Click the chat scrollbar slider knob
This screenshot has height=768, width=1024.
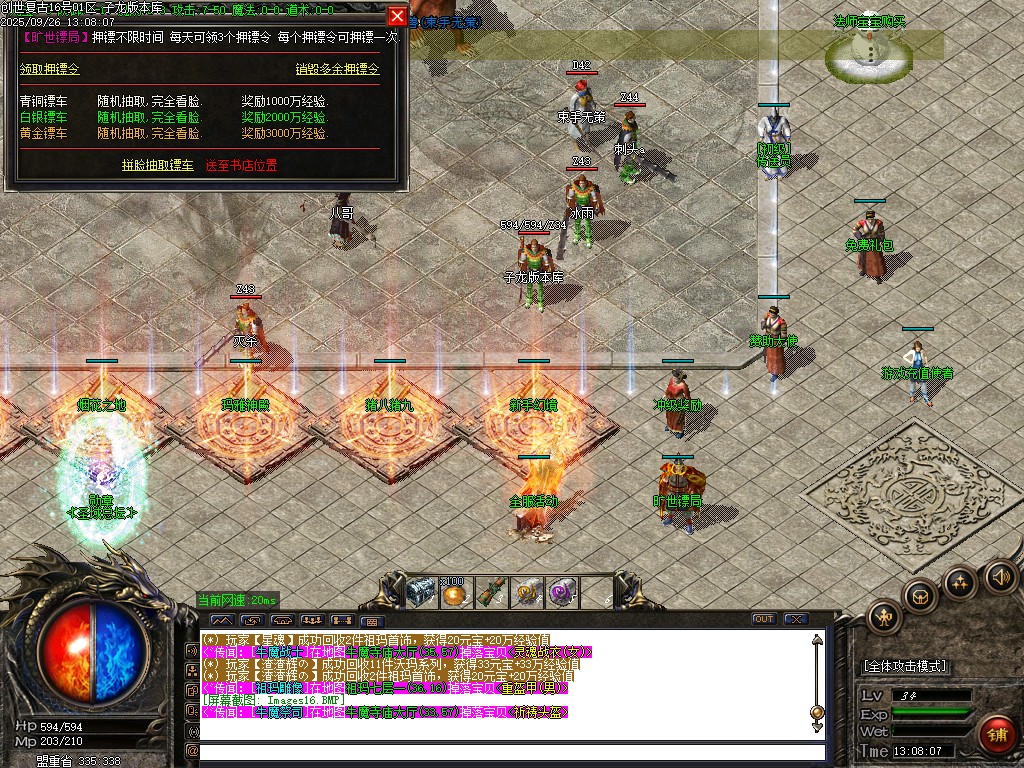pos(817,712)
